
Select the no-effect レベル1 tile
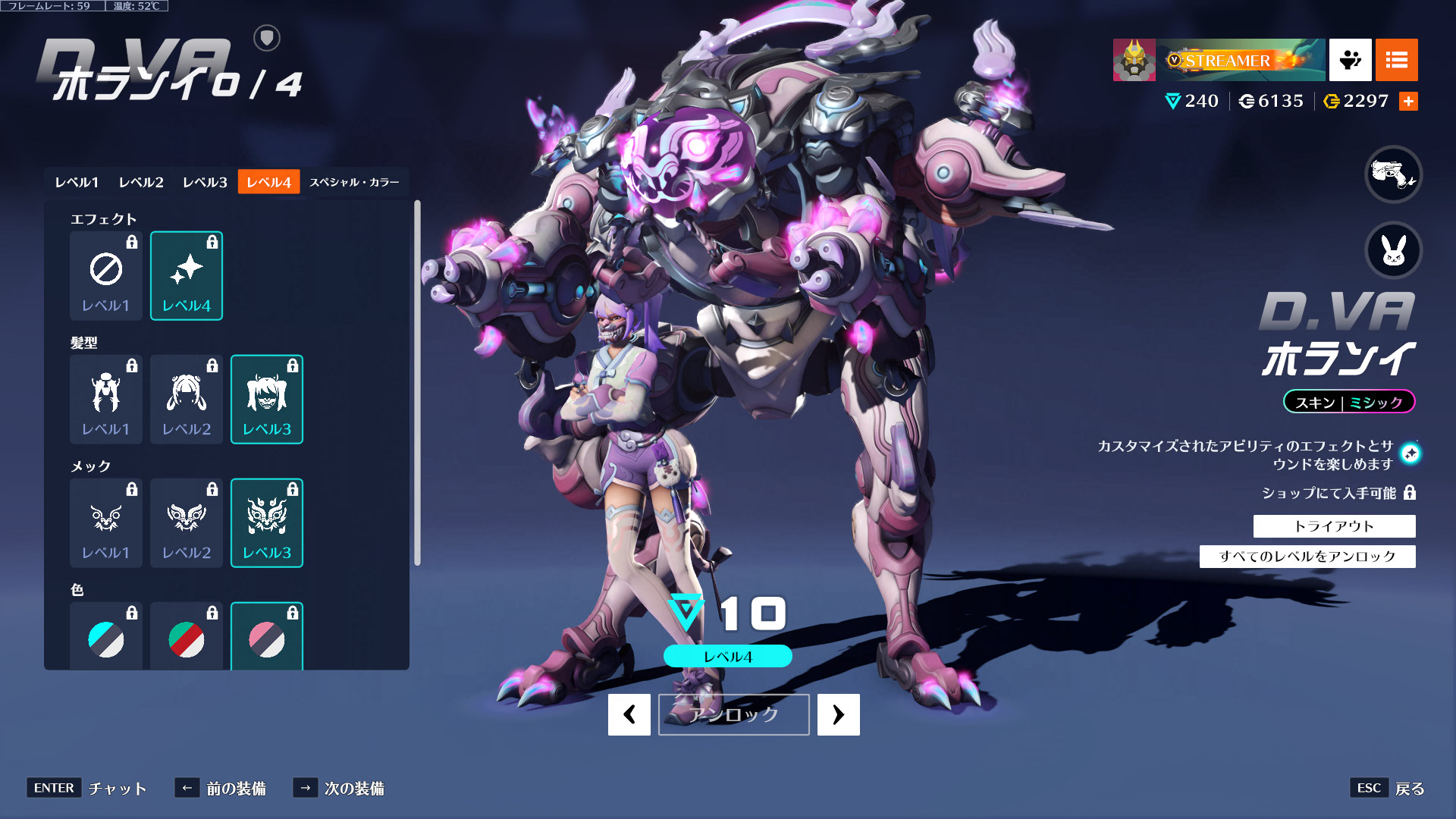coord(106,276)
